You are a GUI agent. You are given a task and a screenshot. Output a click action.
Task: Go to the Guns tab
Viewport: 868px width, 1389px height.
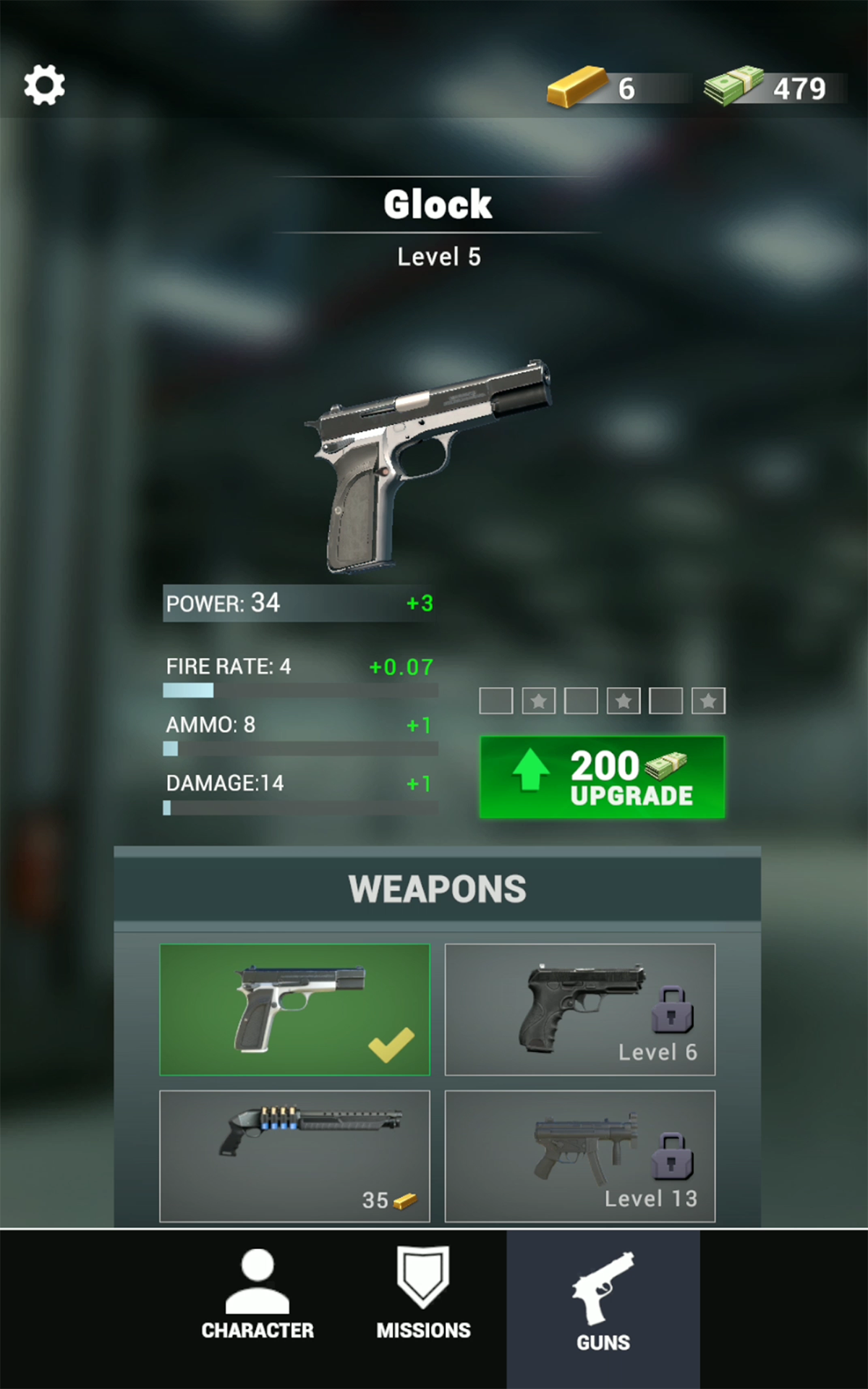click(x=603, y=1304)
